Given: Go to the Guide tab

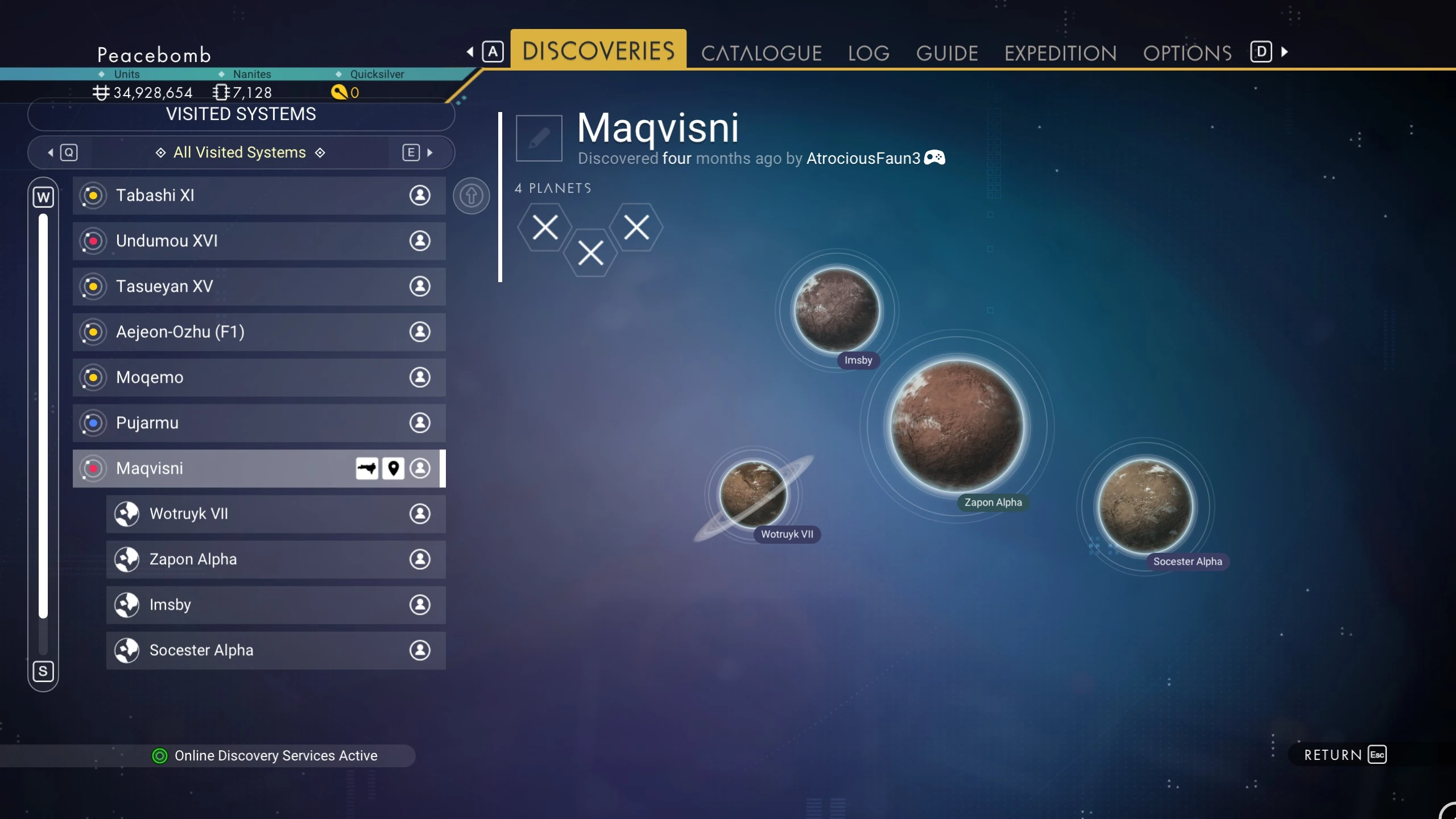Looking at the screenshot, I should click(x=946, y=53).
